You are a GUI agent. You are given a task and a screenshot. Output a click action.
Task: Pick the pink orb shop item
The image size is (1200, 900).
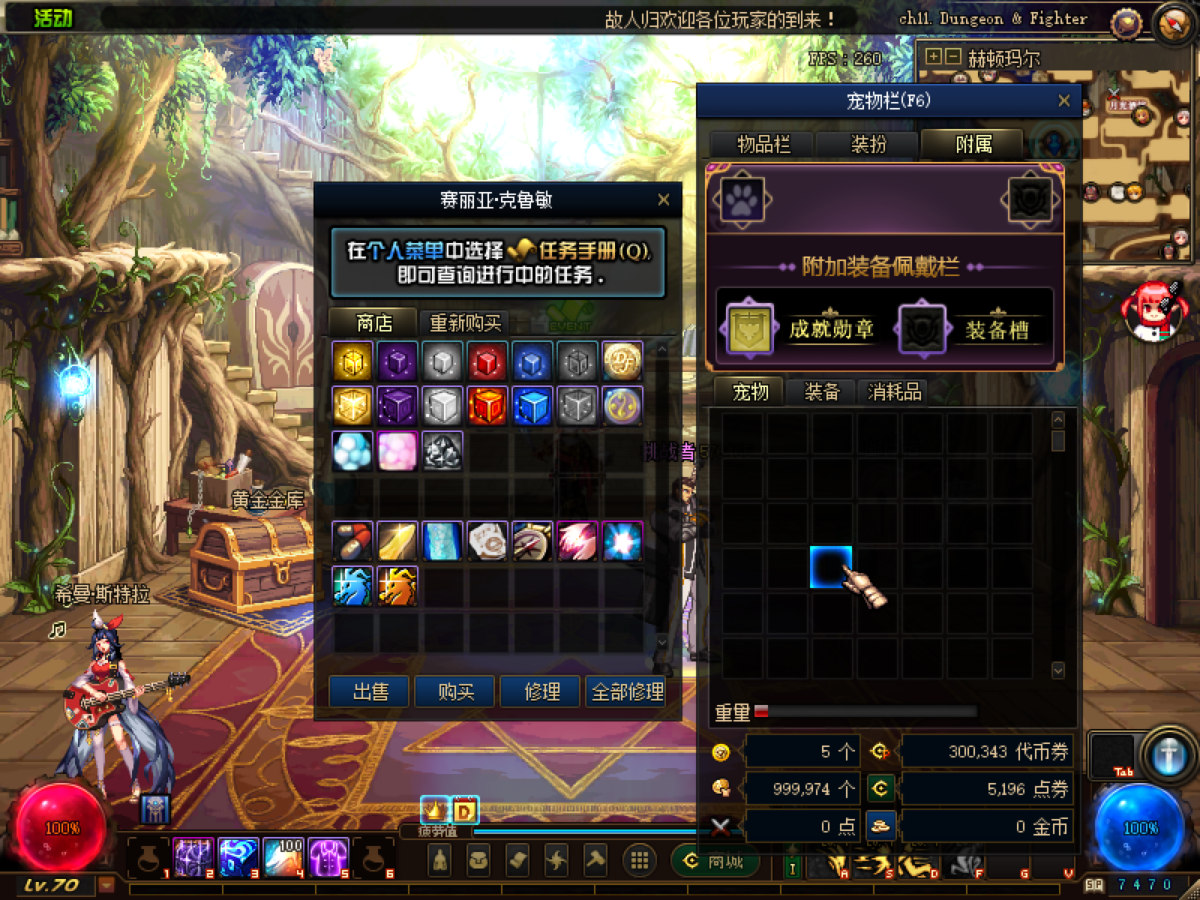[x=397, y=451]
